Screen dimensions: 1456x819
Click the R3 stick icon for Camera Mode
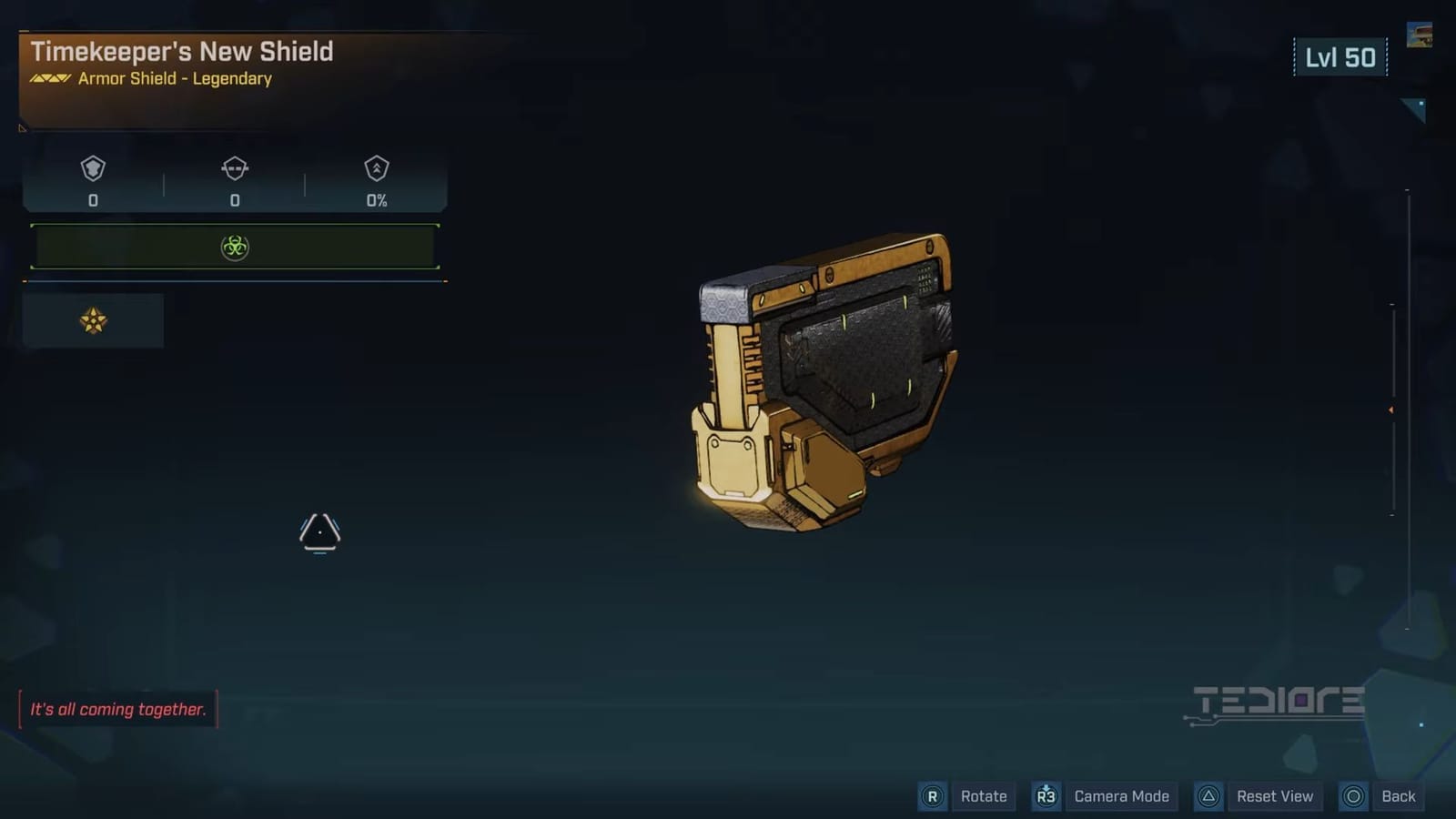coord(1046,796)
